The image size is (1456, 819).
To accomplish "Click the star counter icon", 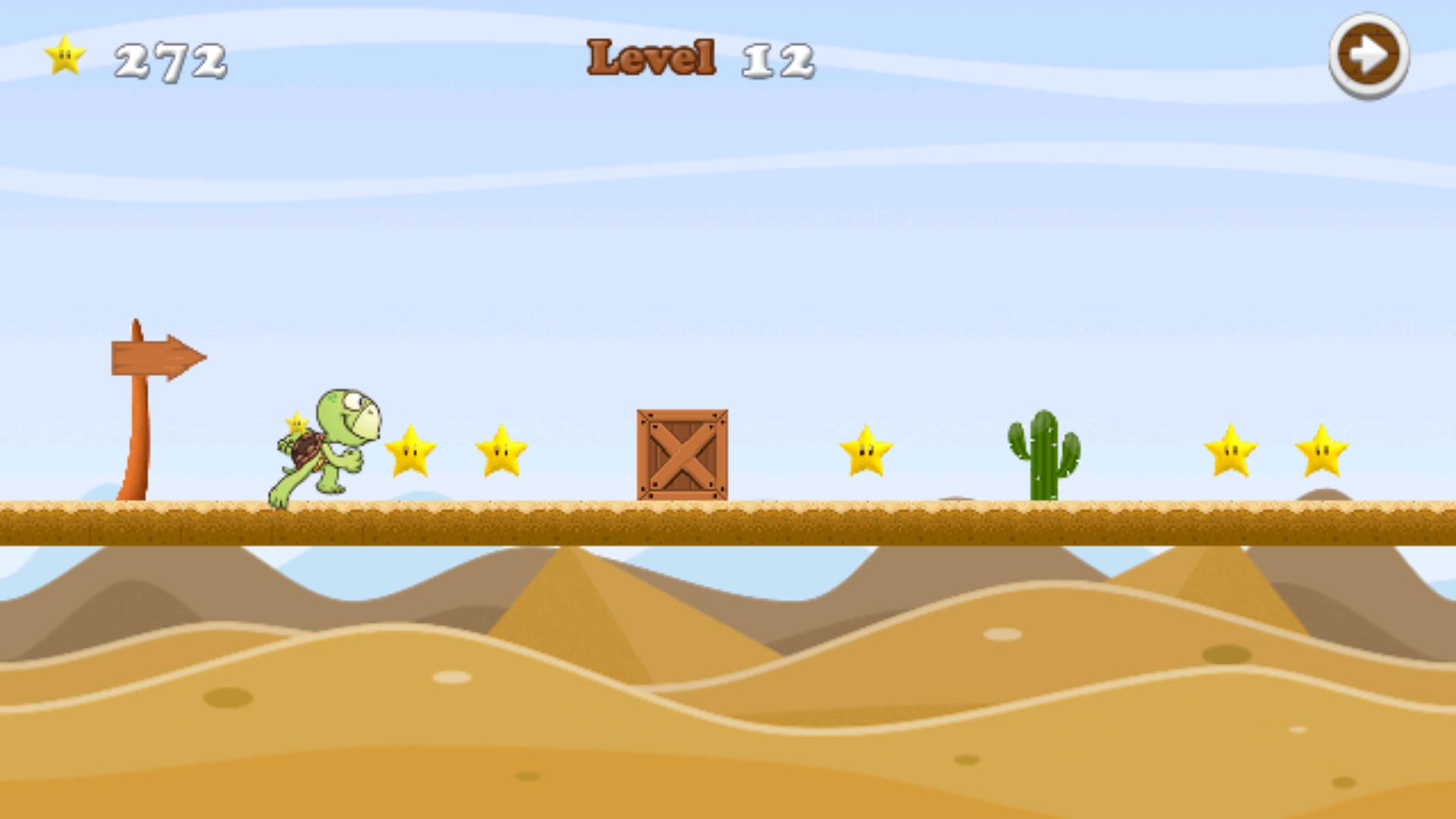I will [x=64, y=55].
